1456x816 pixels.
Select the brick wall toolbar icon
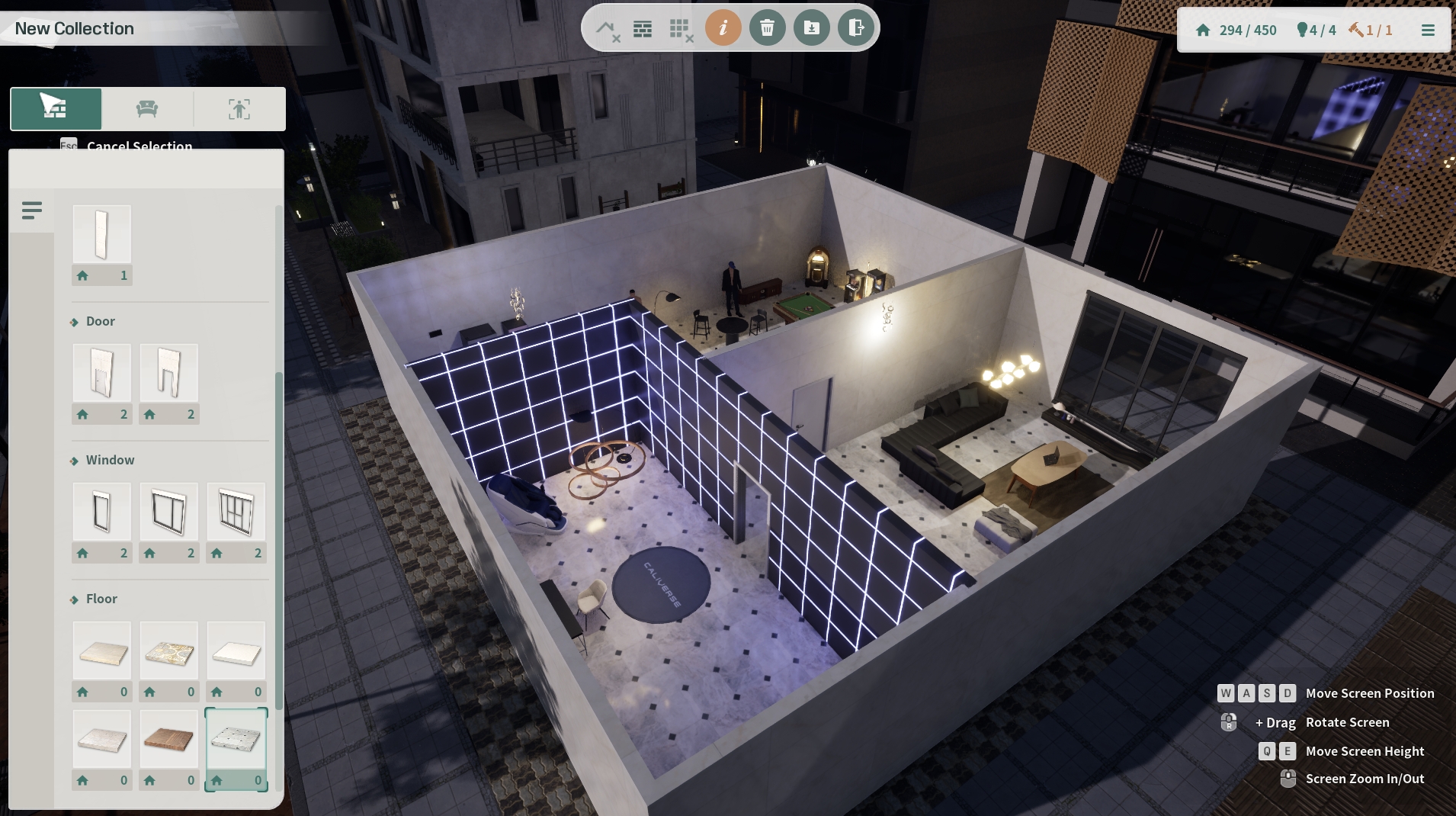click(x=643, y=30)
